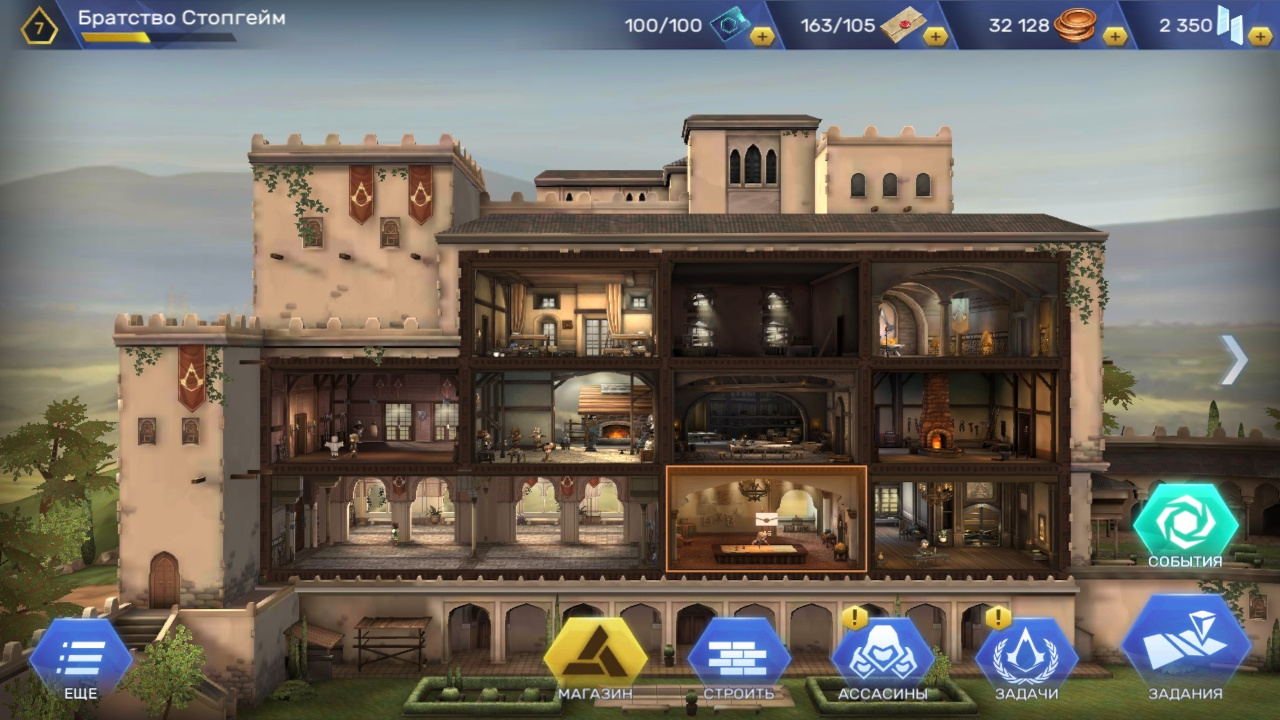Open the Задачи objectives
The image size is (1280, 720).
1026,657
